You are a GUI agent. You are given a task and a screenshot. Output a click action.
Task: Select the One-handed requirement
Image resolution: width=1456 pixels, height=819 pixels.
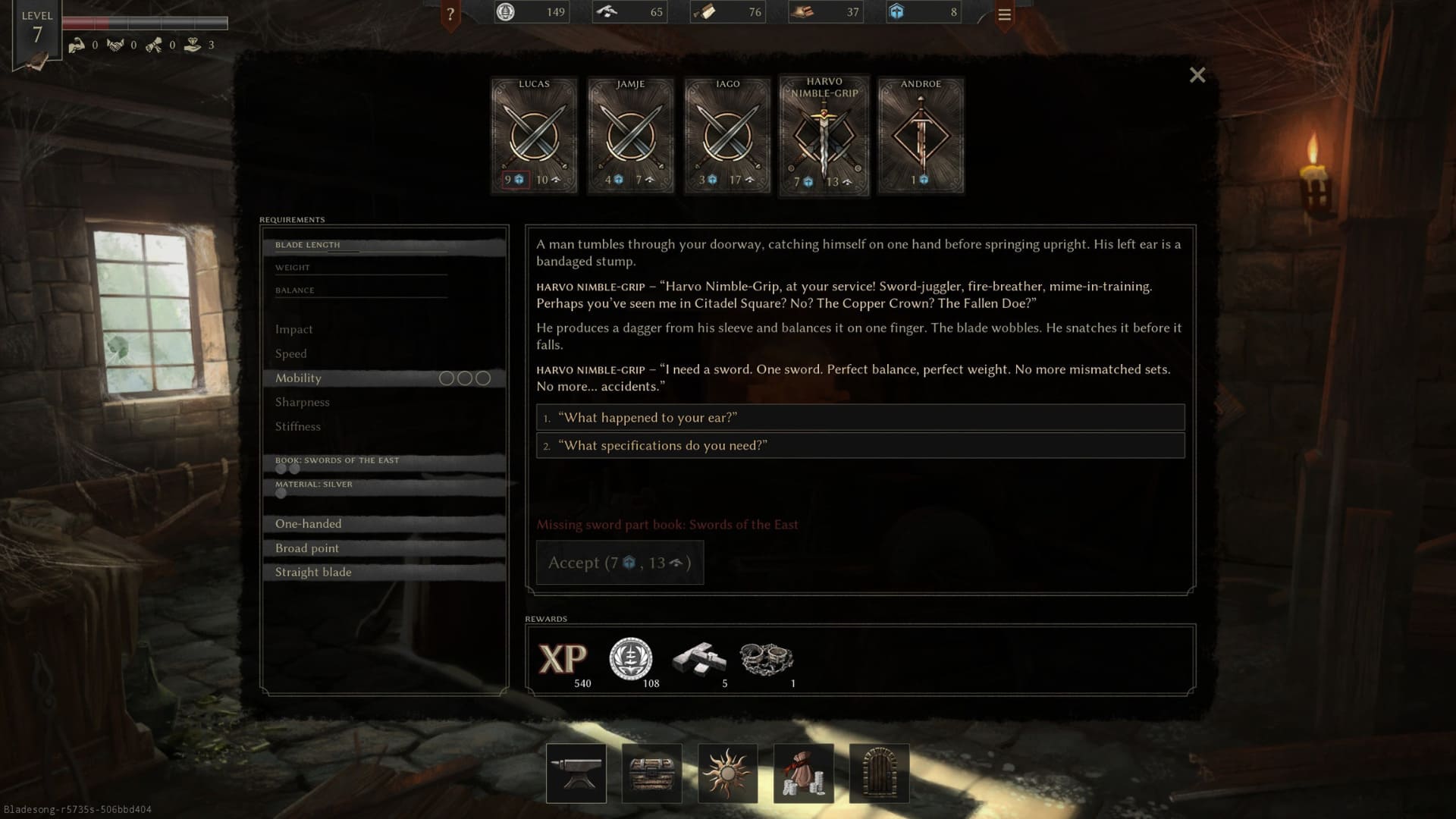(384, 524)
